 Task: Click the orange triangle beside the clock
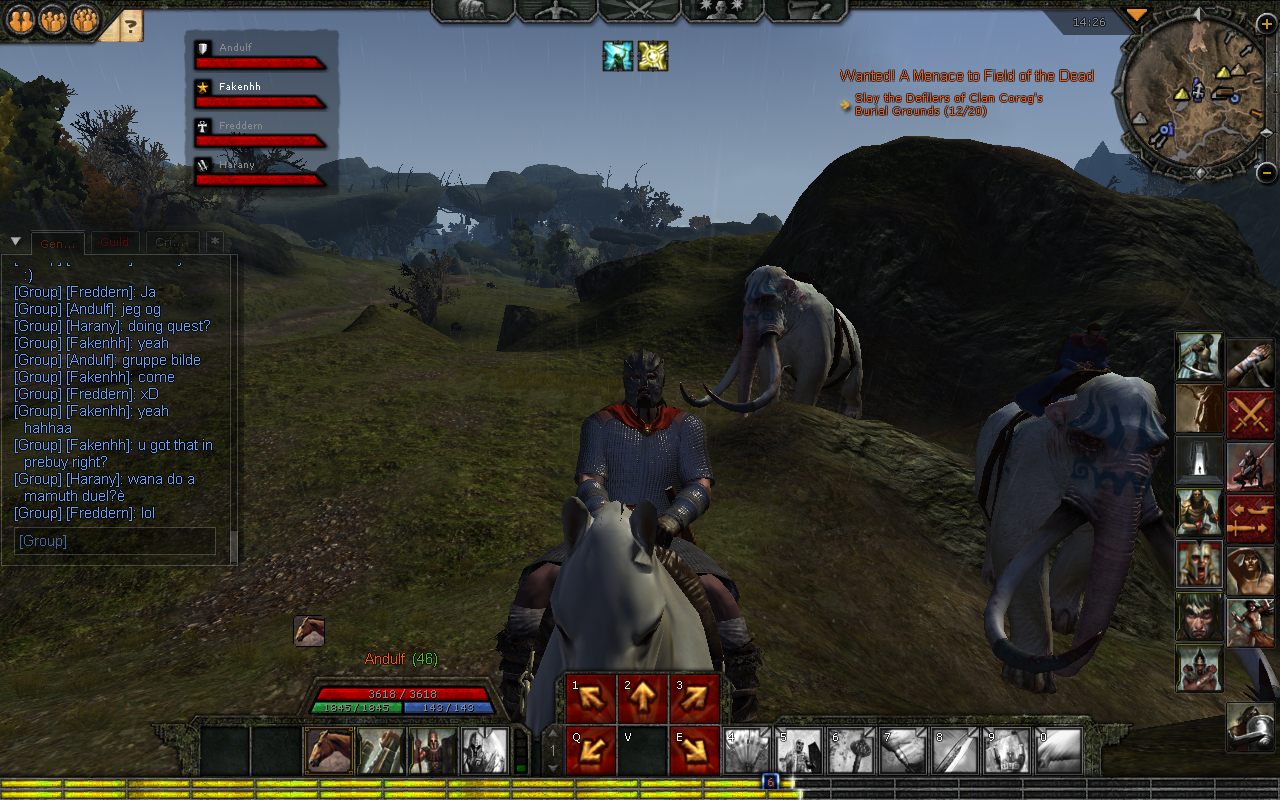pyautogui.click(x=1136, y=15)
